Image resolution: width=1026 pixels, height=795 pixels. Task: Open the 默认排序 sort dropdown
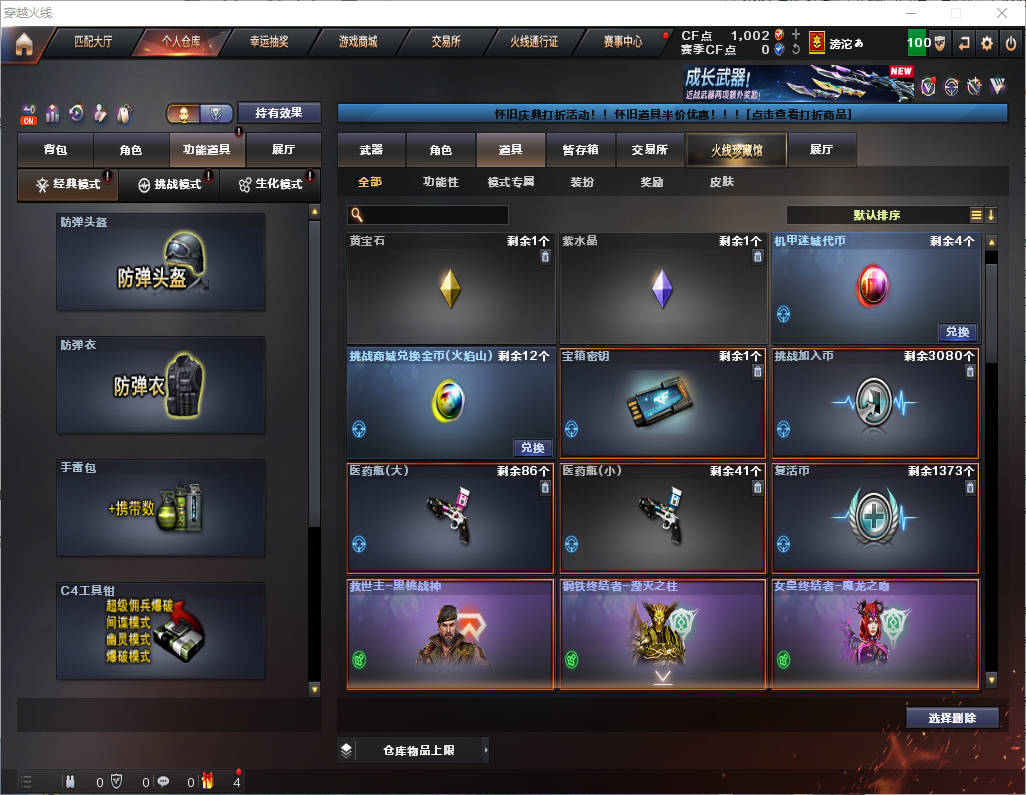click(x=876, y=215)
